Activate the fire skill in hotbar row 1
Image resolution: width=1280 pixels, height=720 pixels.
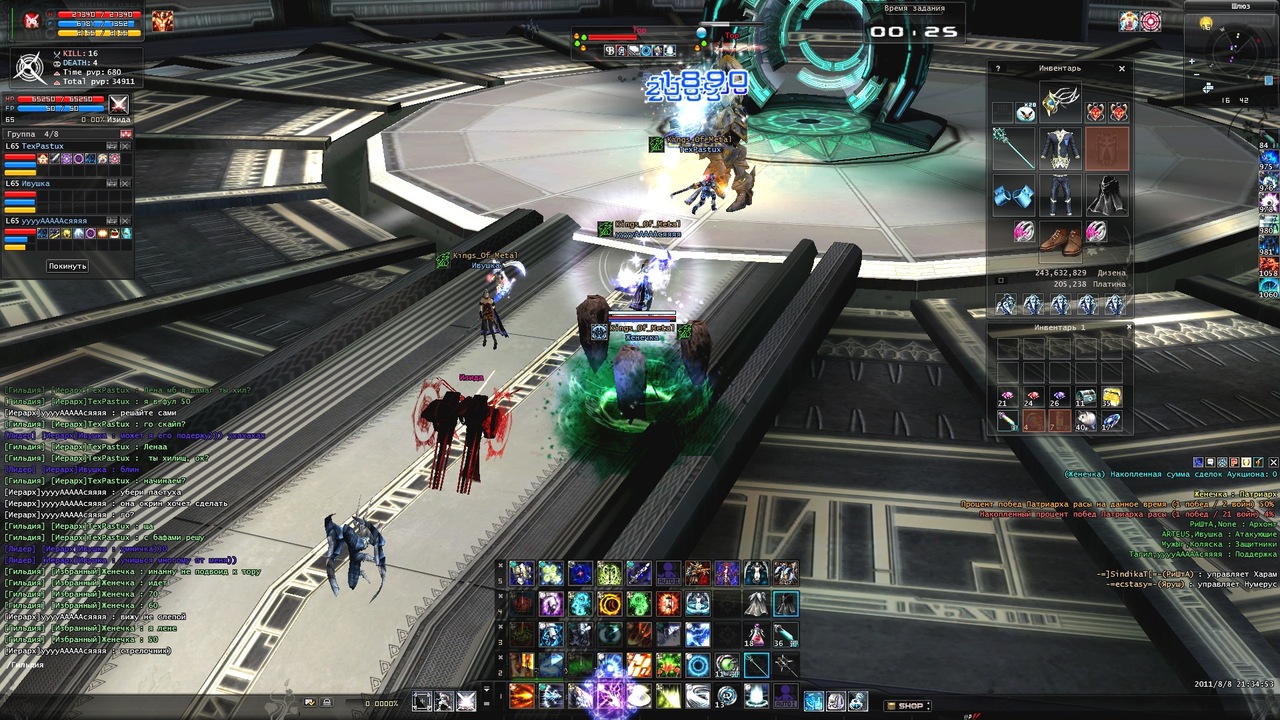pos(521,694)
